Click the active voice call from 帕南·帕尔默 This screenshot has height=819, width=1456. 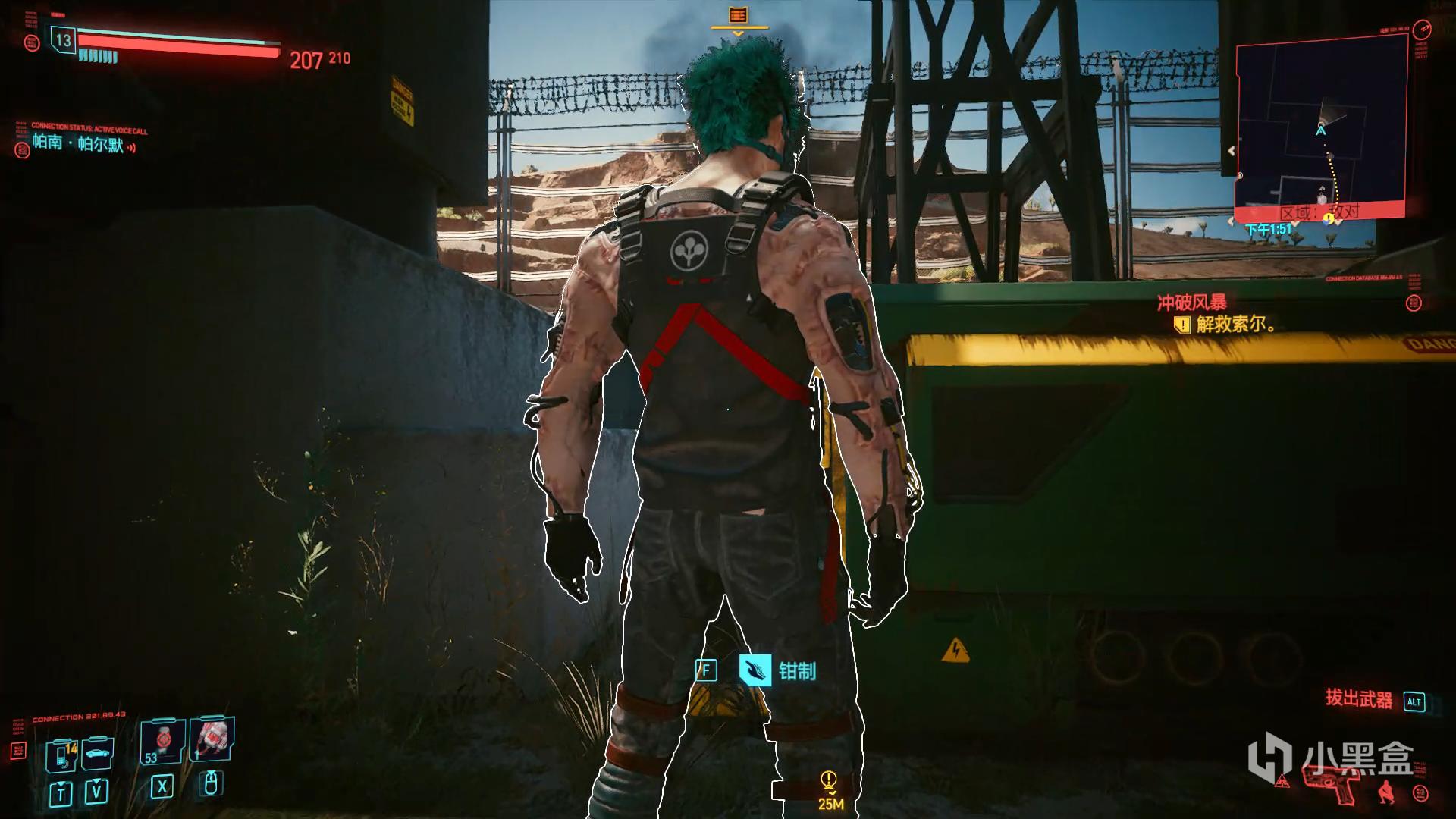[x=79, y=143]
